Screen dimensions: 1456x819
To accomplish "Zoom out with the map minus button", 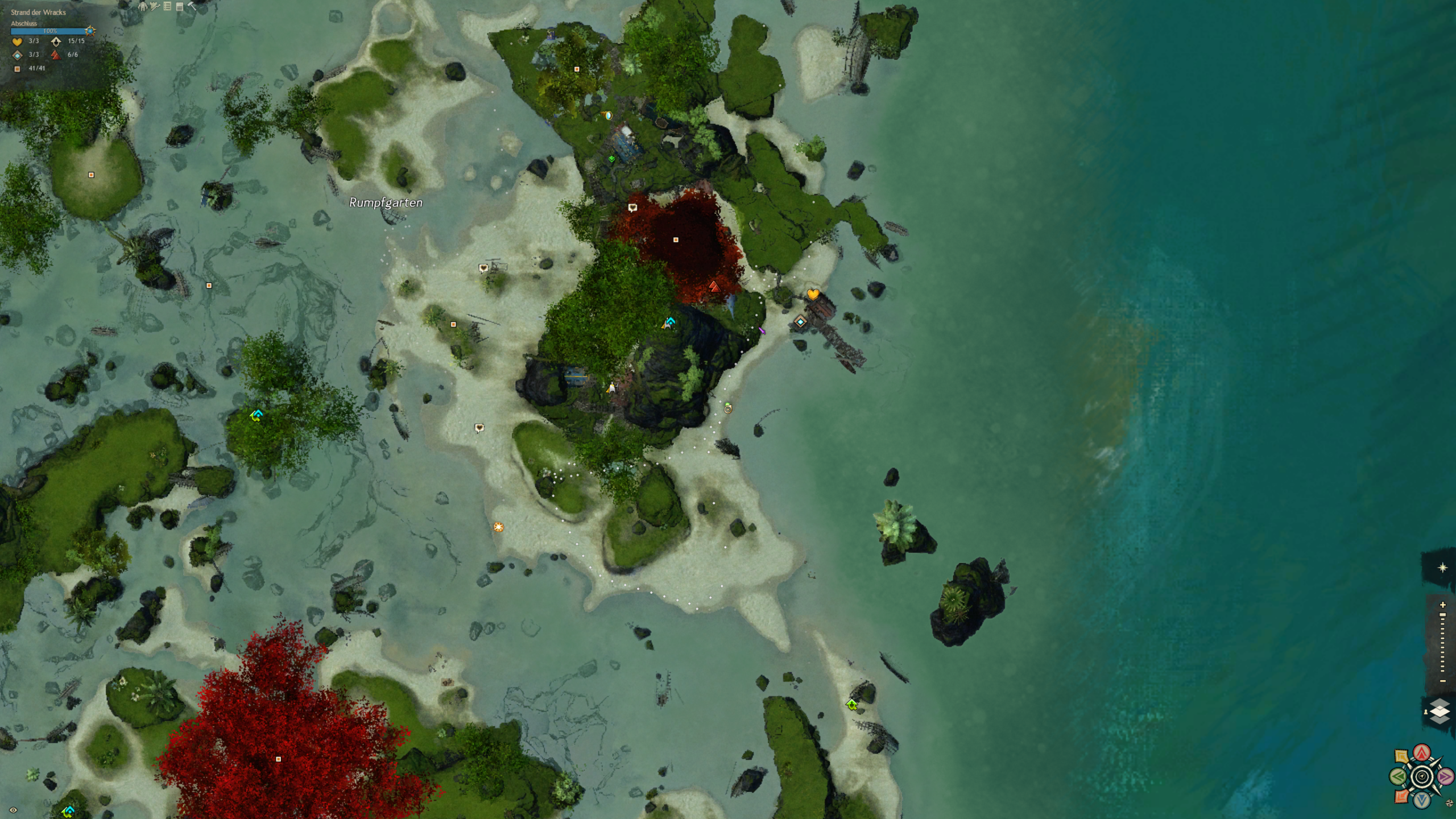I will (1442, 681).
